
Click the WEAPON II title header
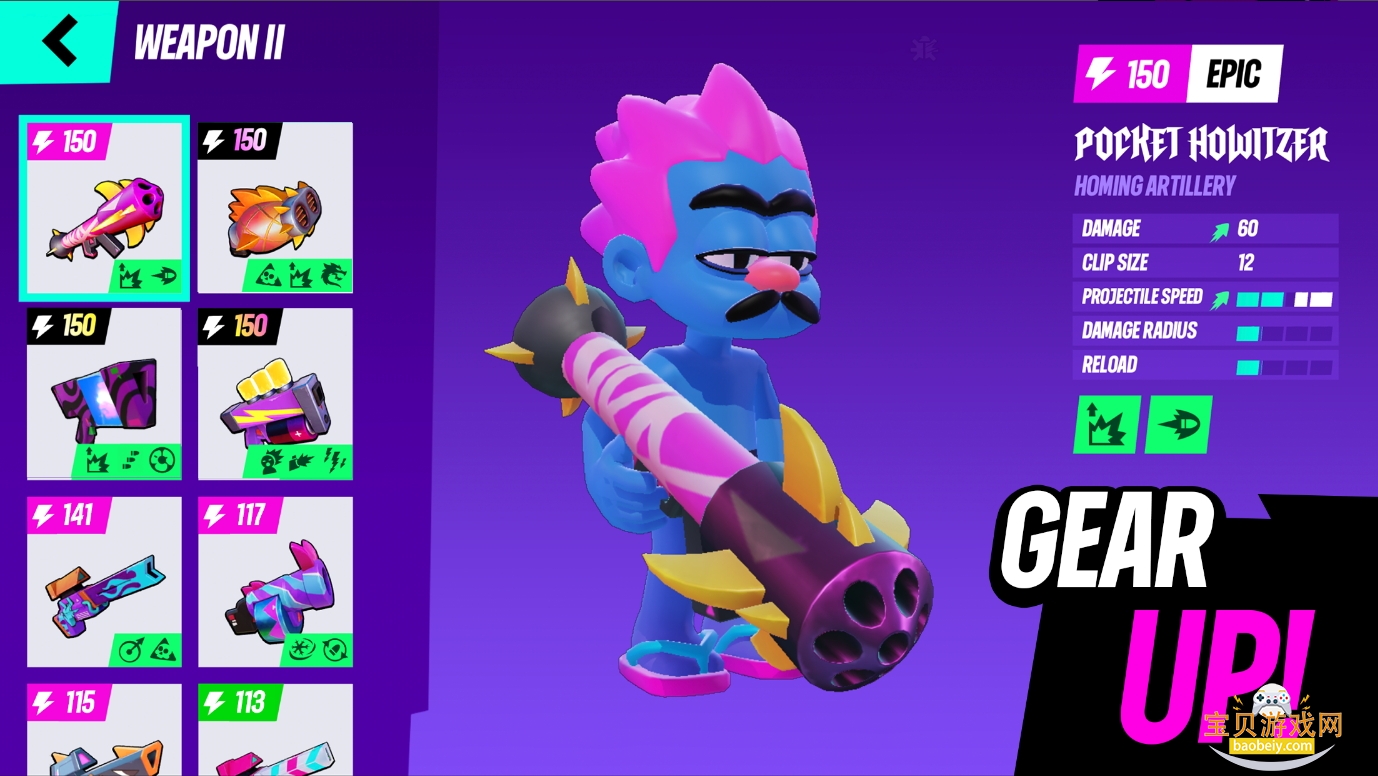tap(209, 42)
